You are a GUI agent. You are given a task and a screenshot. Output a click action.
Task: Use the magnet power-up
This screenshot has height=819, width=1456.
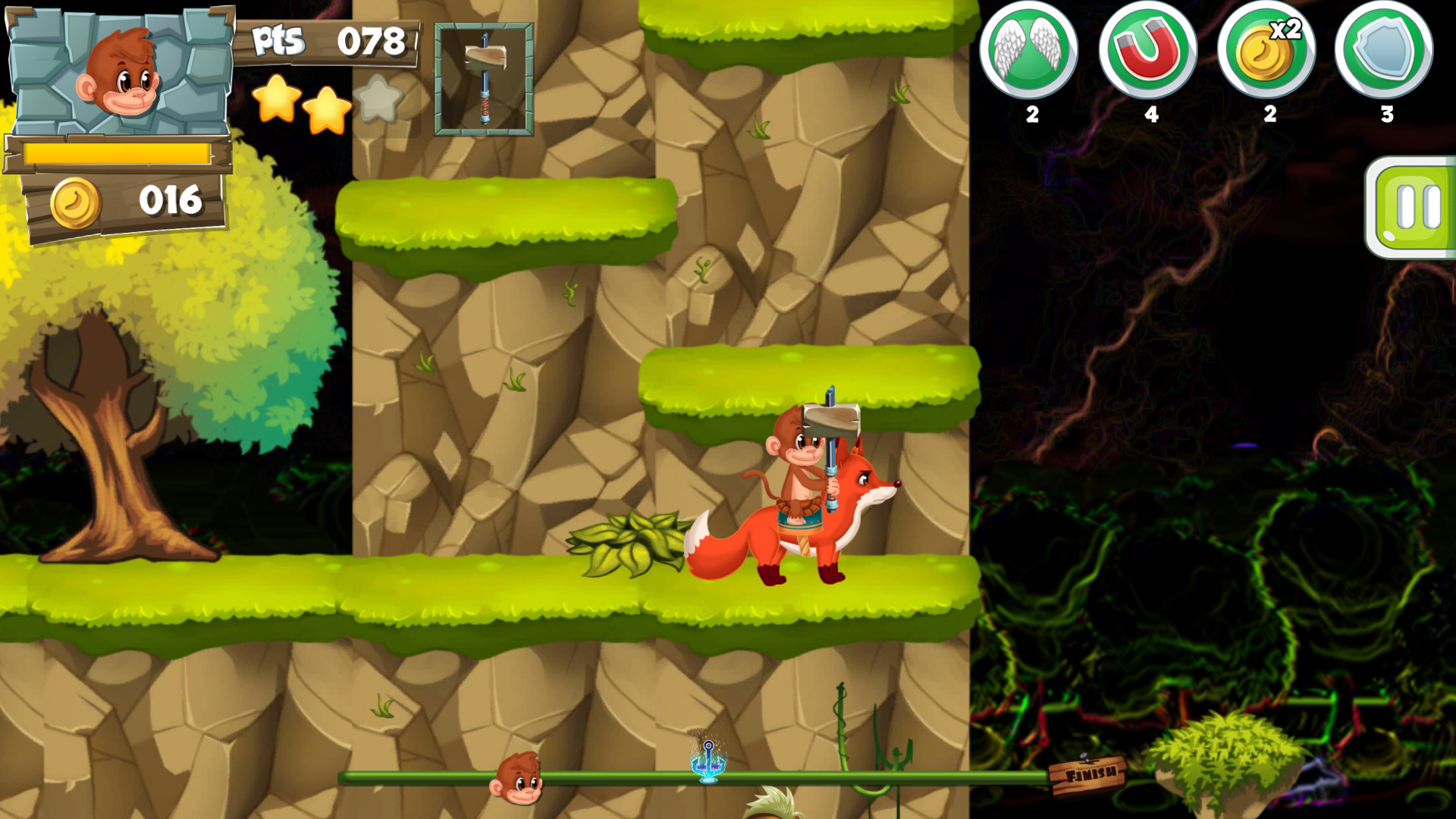pos(1150,53)
